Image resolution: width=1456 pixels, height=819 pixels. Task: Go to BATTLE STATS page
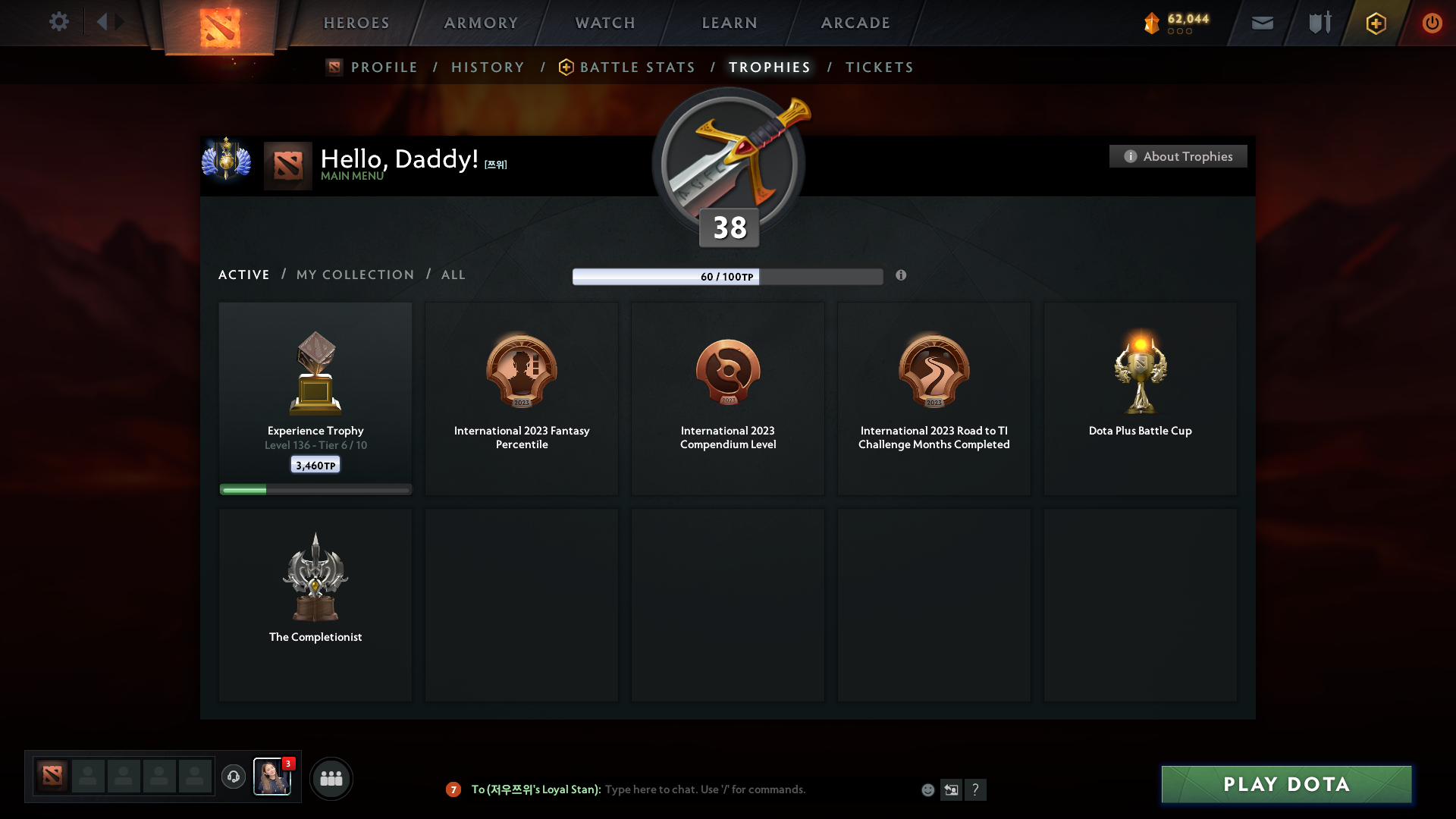(x=637, y=67)
